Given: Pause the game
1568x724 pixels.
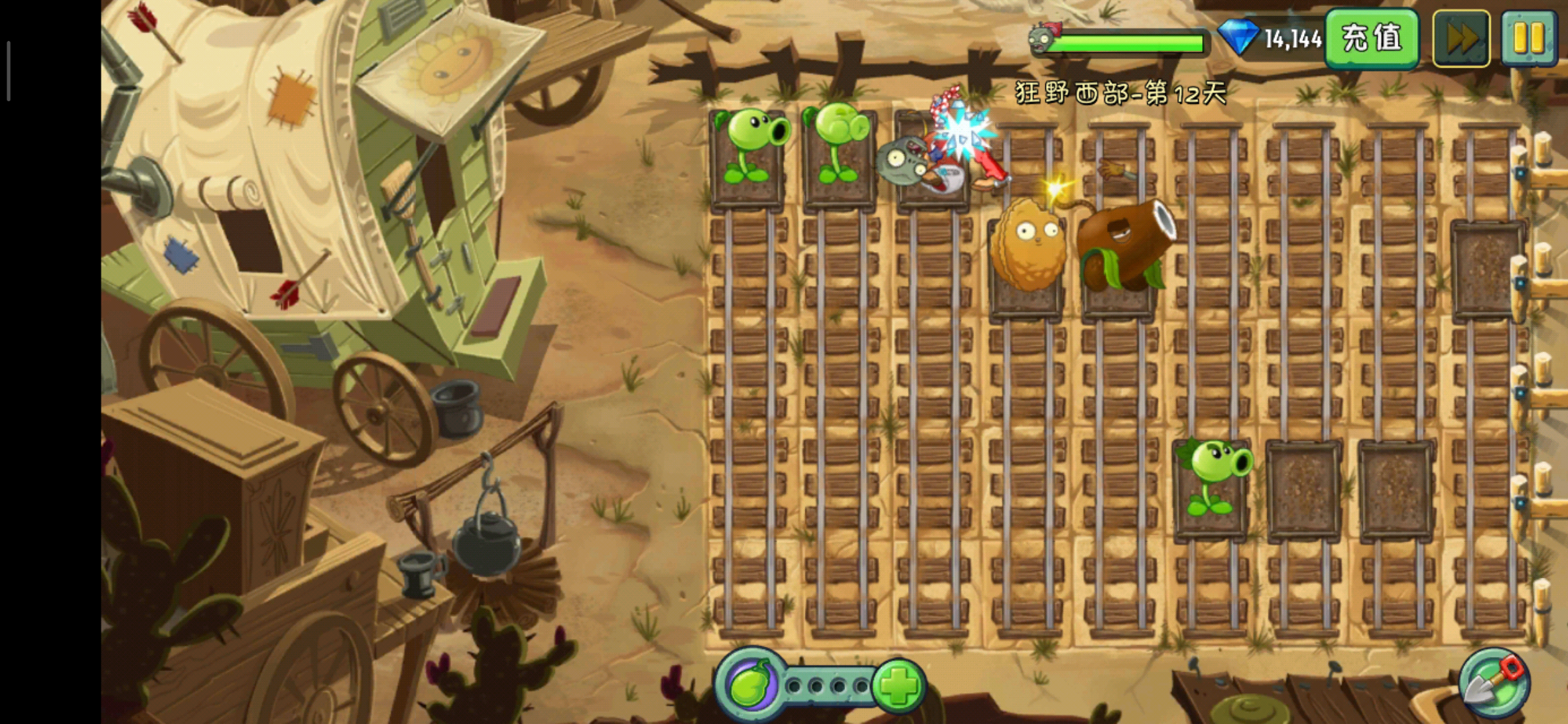Looking at the screenshot, I should pyautogui.click(x=1528, y=38).
